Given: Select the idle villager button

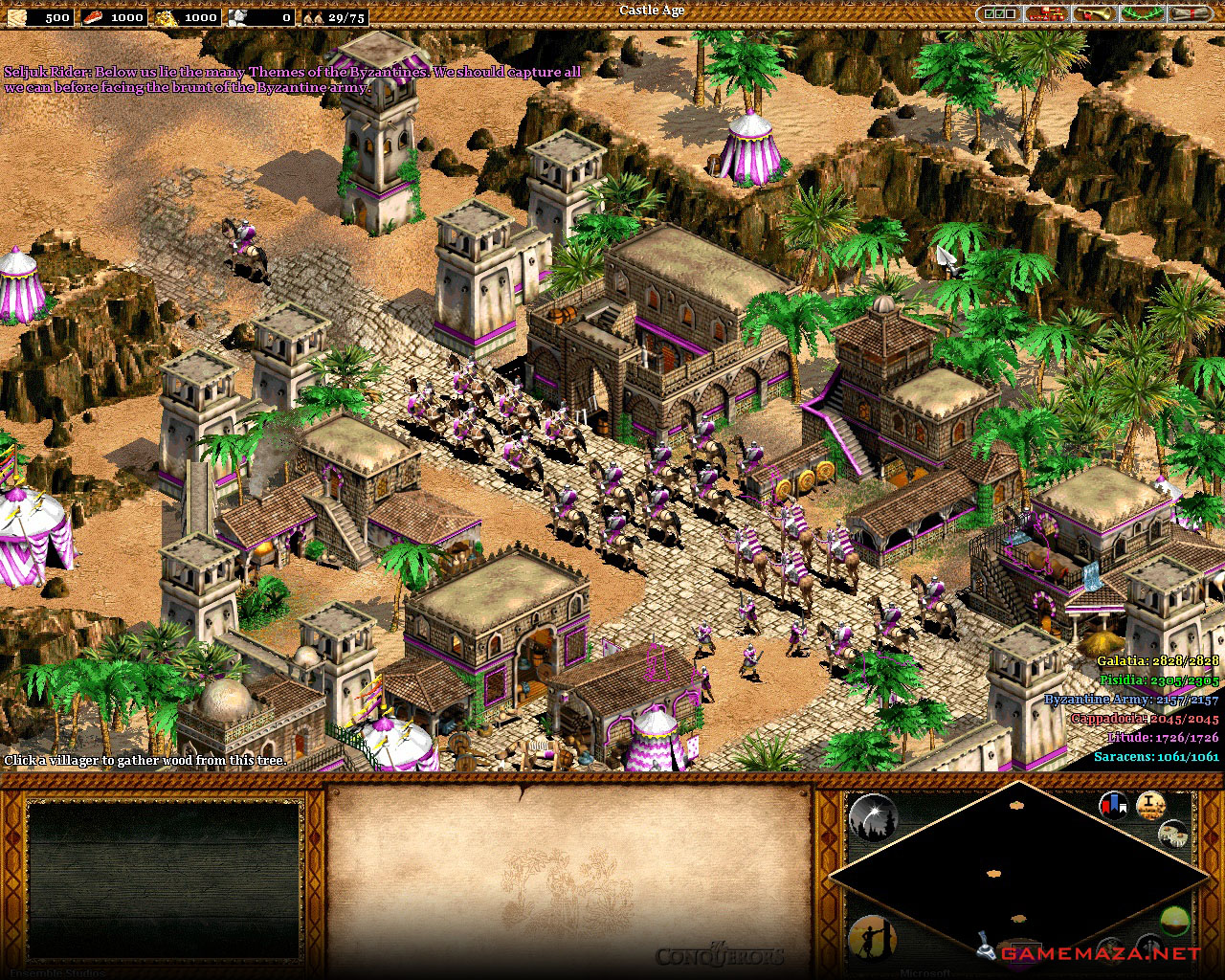Looking at the screenshot, I should [869, 939].
